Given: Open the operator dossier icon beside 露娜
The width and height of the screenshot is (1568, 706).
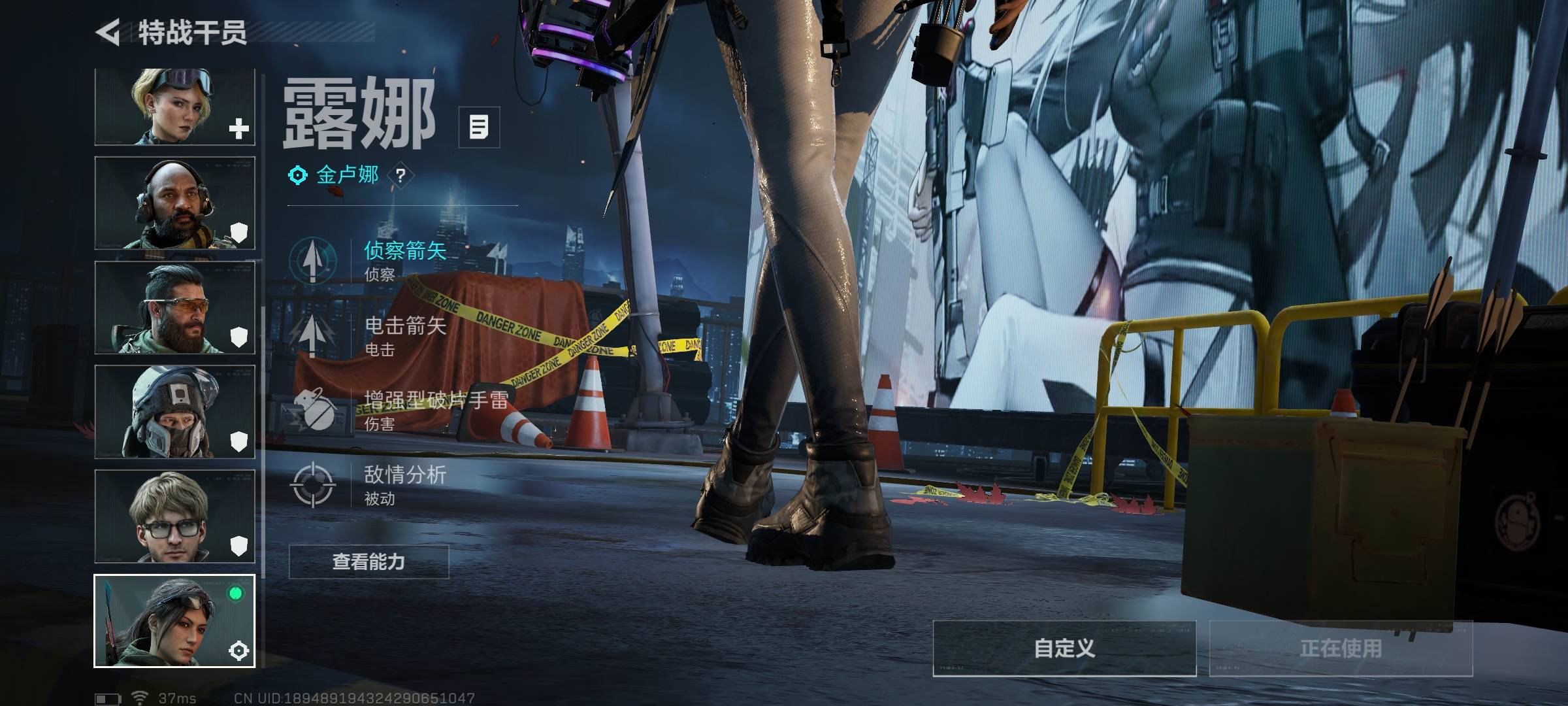Looking at the screenshot, I should pyautogui.click(x=479, y=127).
